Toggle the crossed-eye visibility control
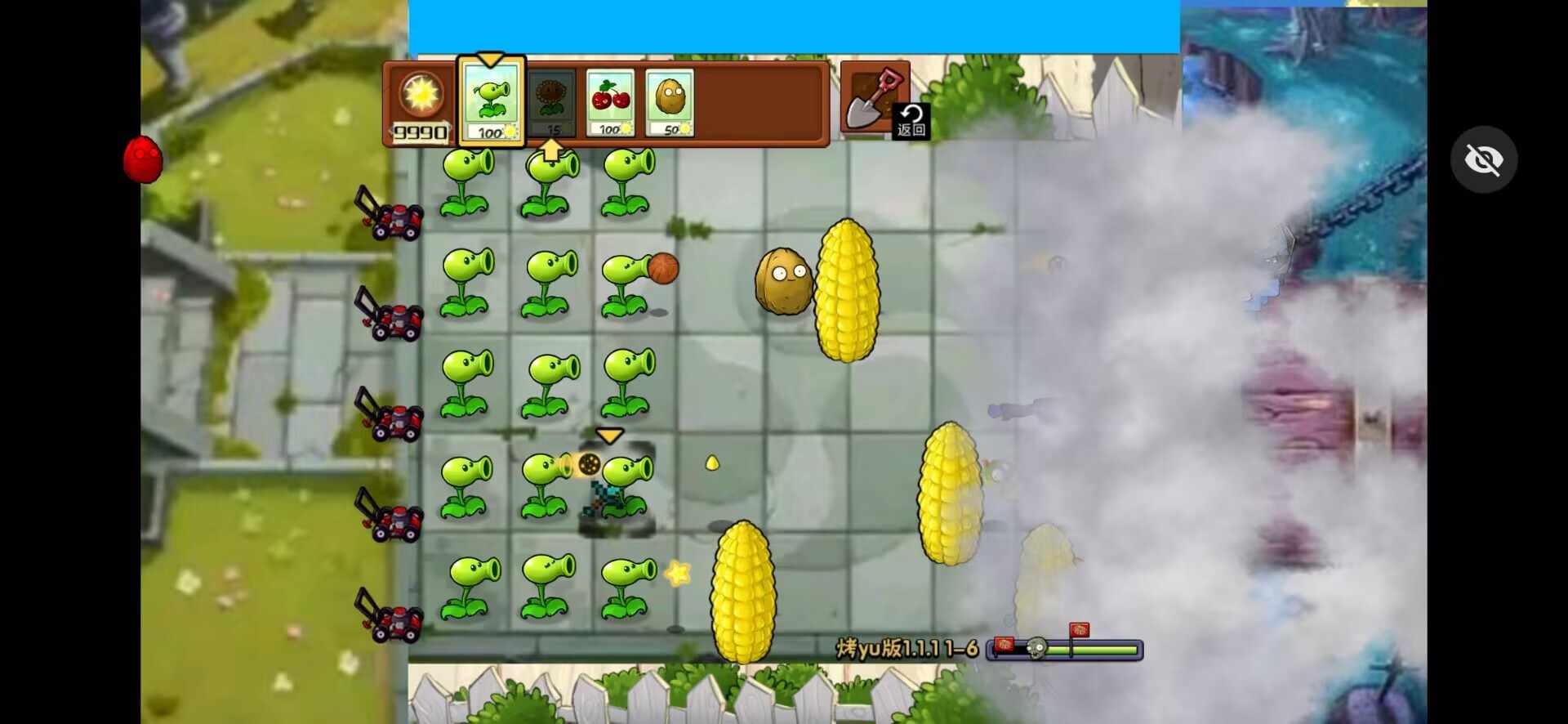1568x724 pixels. 1485,159
